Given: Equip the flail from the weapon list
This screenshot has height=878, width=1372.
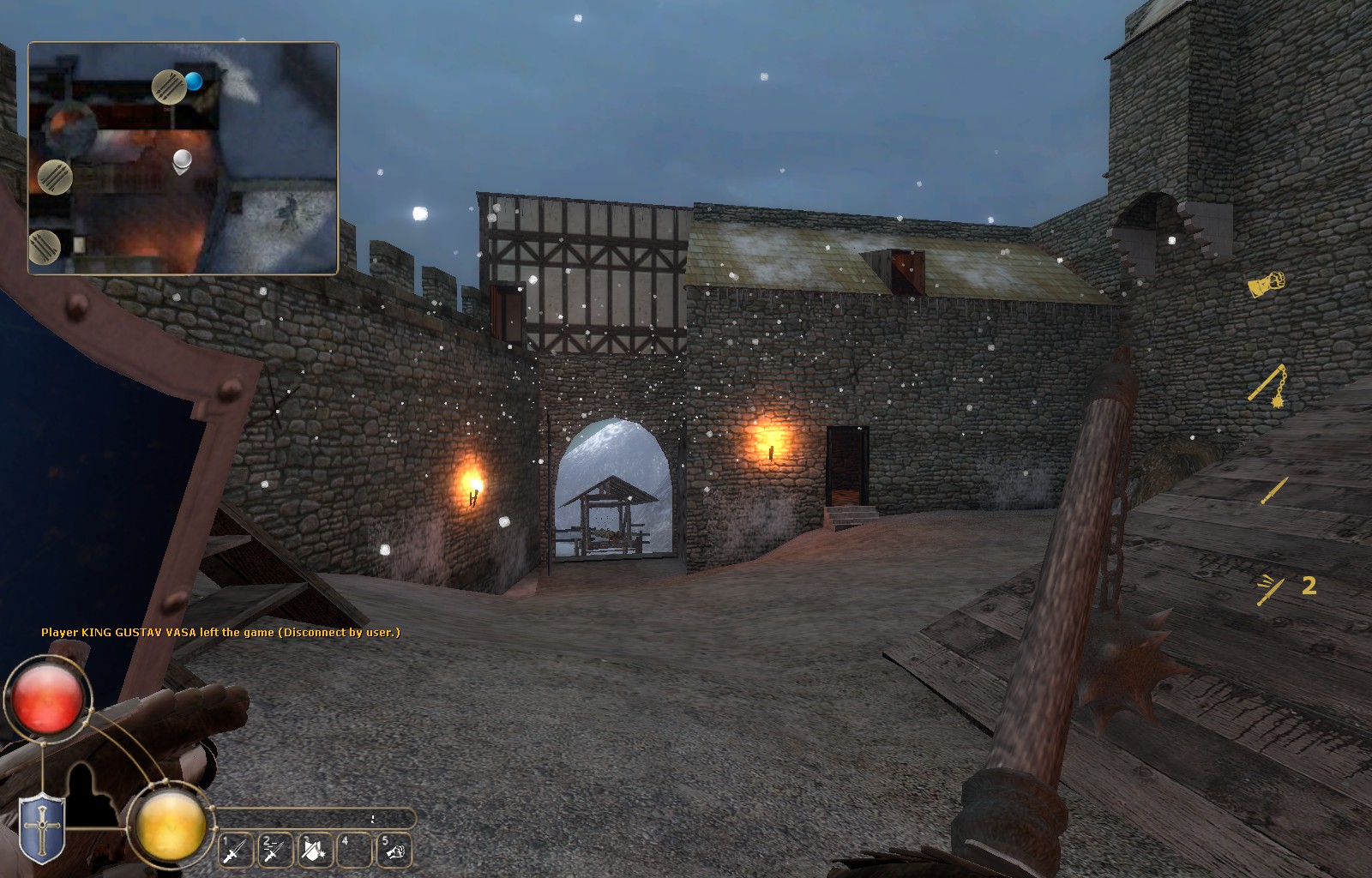Looking at the screenshot, I should click(x=1269, y=385).
